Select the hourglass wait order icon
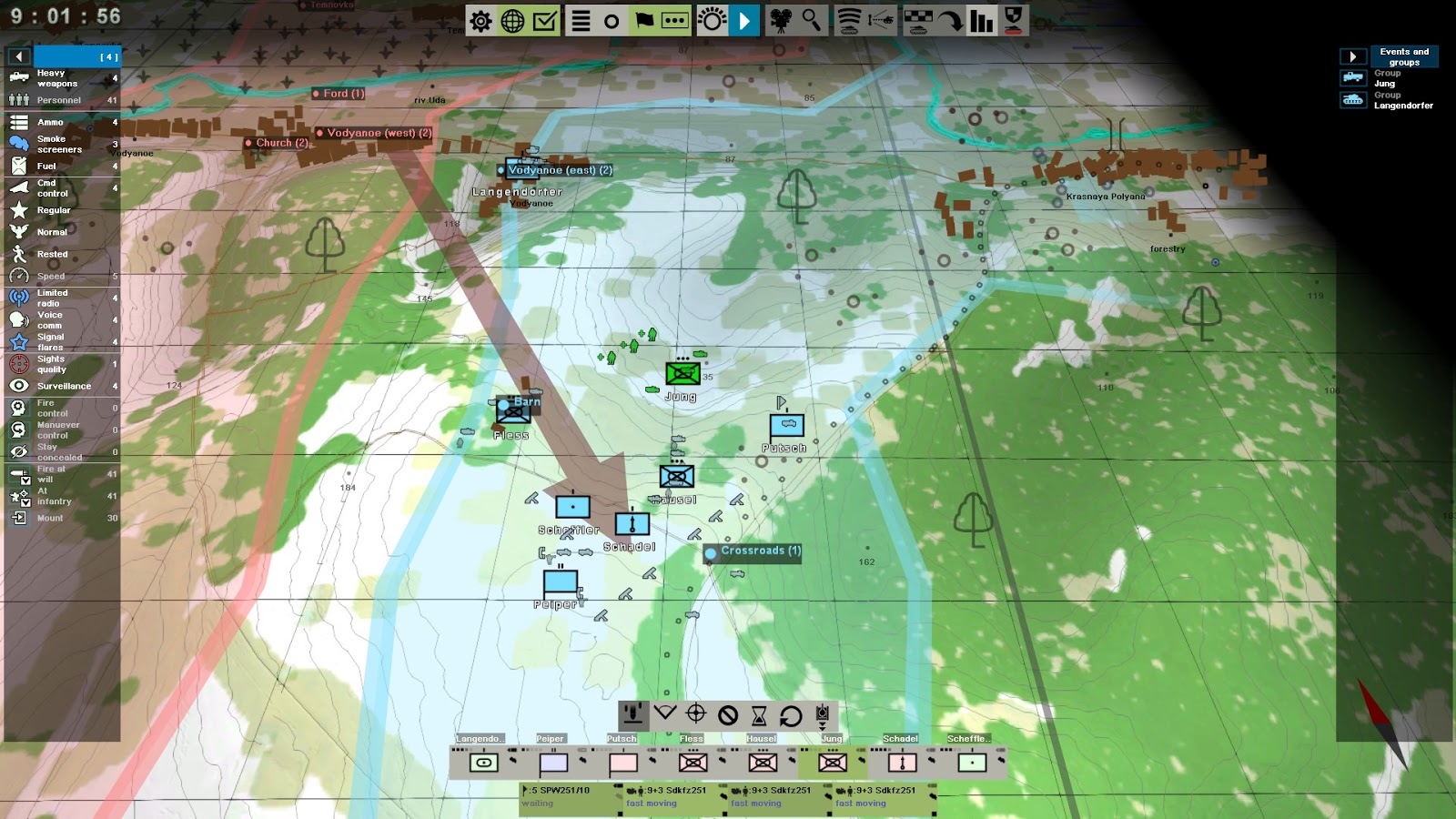This screenshot has width=1456, height=819. (x=759, y=713)
